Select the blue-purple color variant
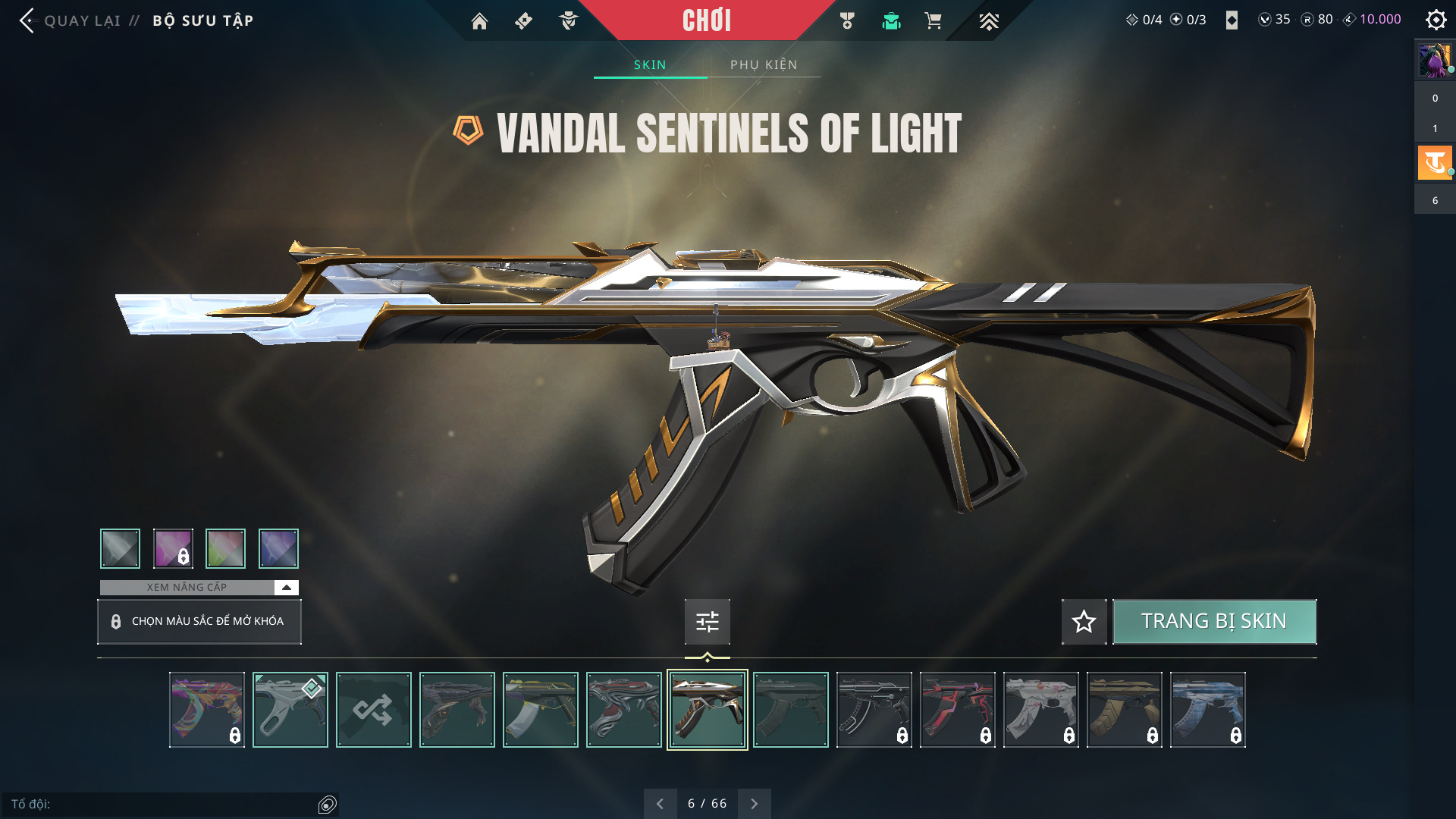Viewport: 1456px width, 819px height. [x=278, y=548]
